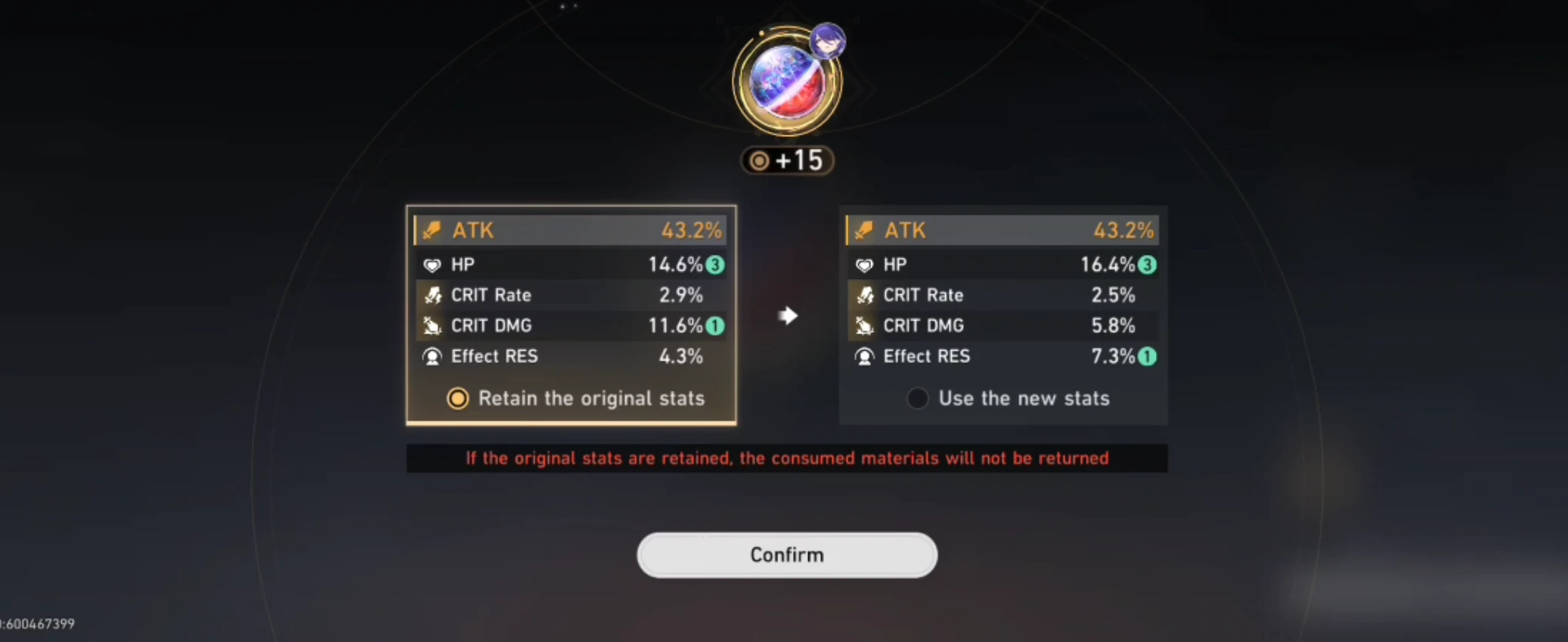
Task: Select the character avatar beside the relic
Action: click(x=827, y=43)
